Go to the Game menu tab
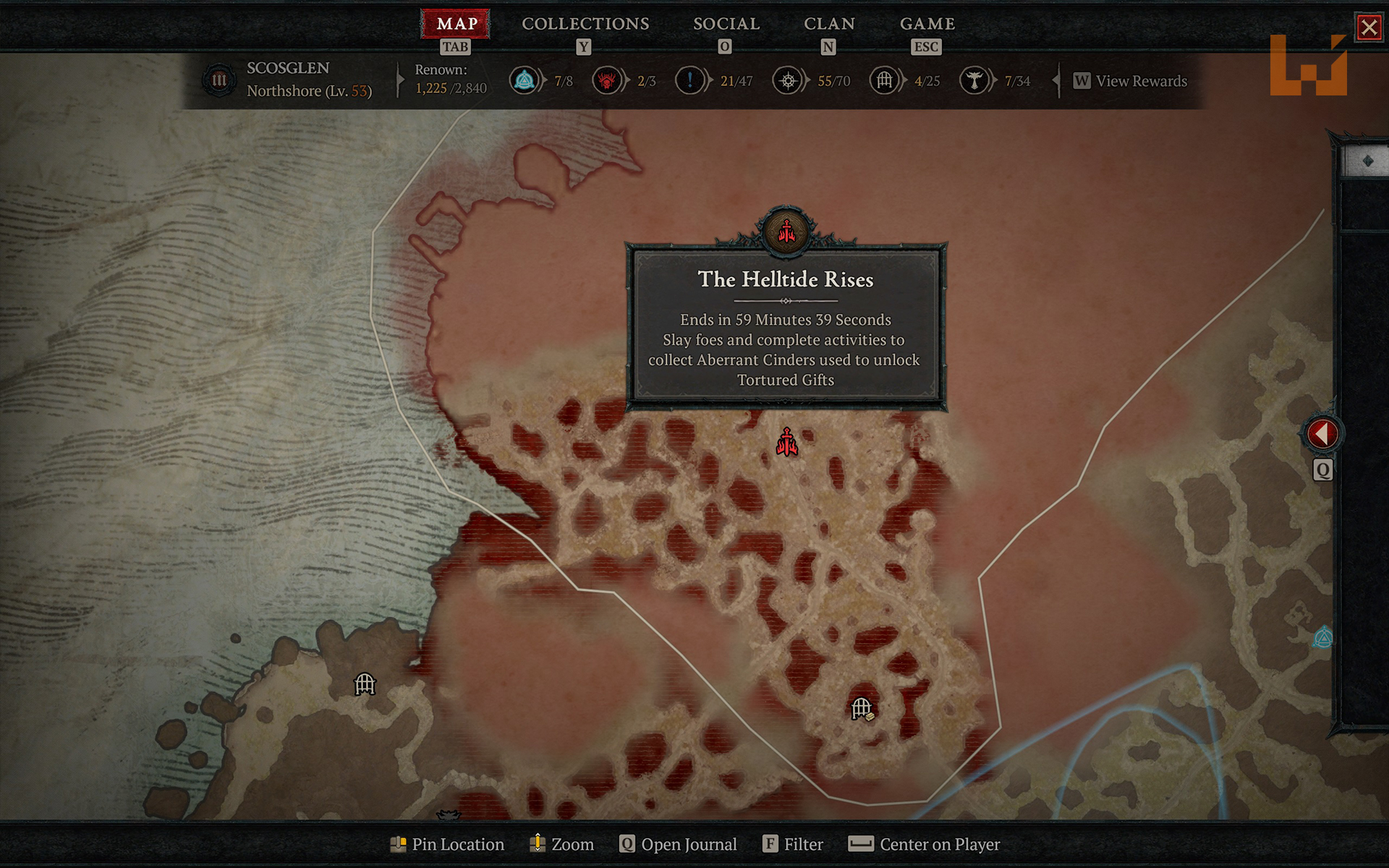Image resolution: width=1389 pixels, height=868 pixels. [x=927, y=24]
